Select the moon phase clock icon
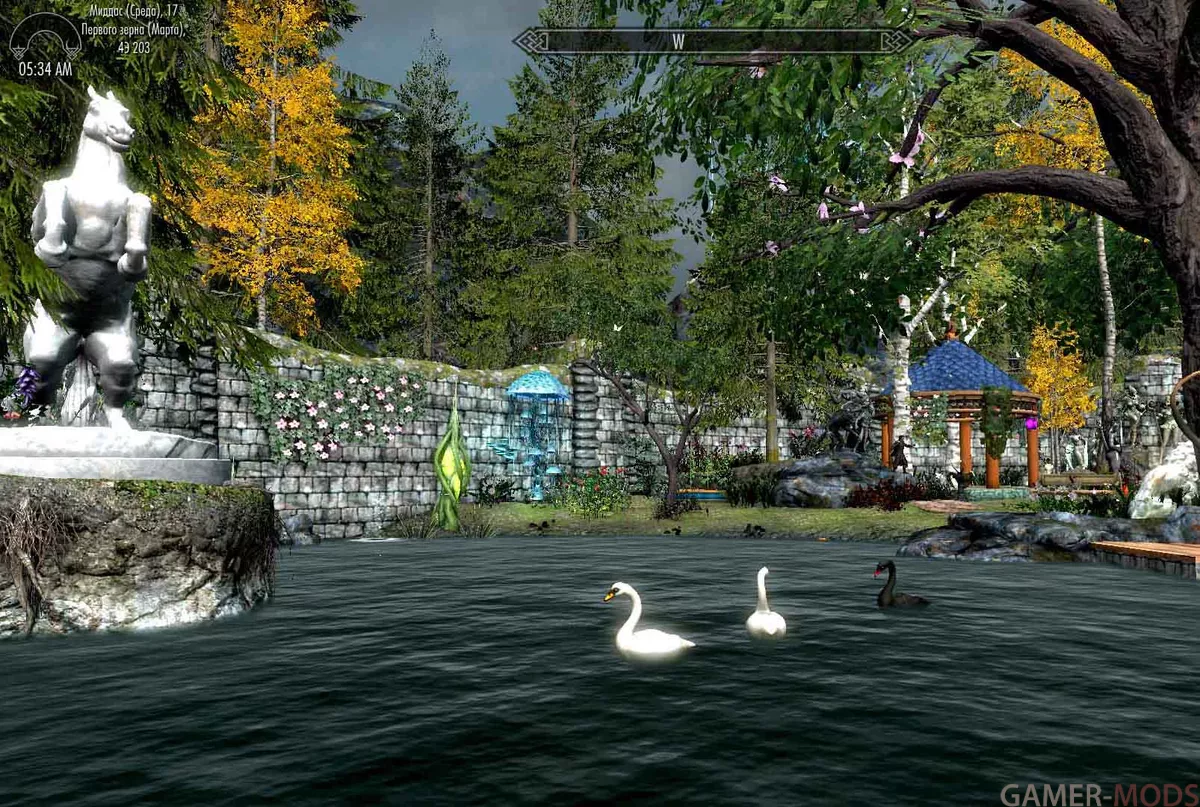 click(45, 37)
